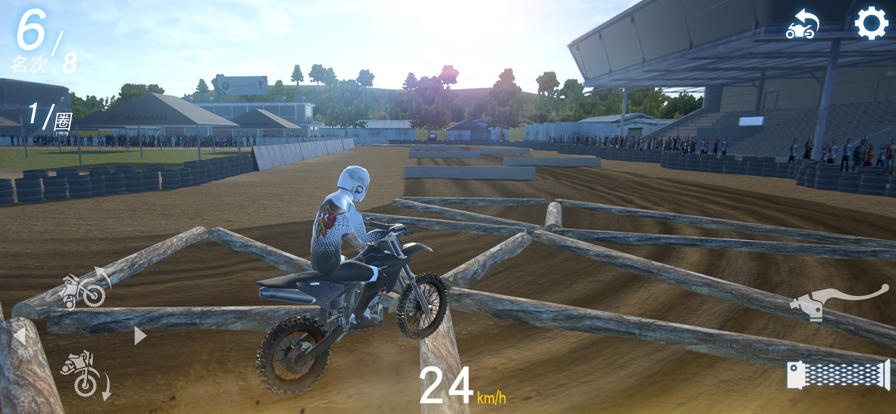Tap the brake lever control
This screenshot has width=896, height=414.
click(838, 301)
